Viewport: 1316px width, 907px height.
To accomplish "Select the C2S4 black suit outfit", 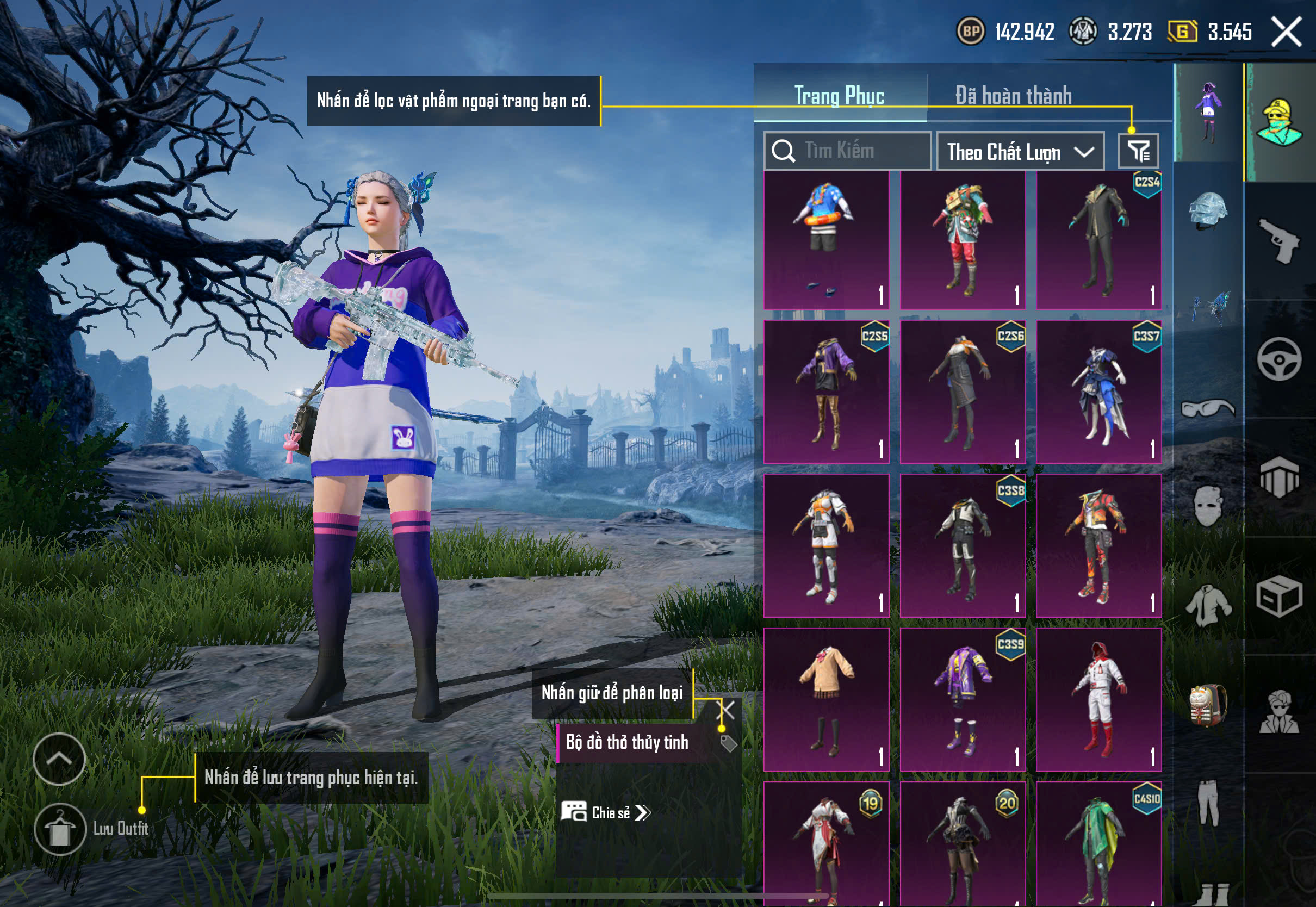I will pyautogui.click(x=1098, y=240).
